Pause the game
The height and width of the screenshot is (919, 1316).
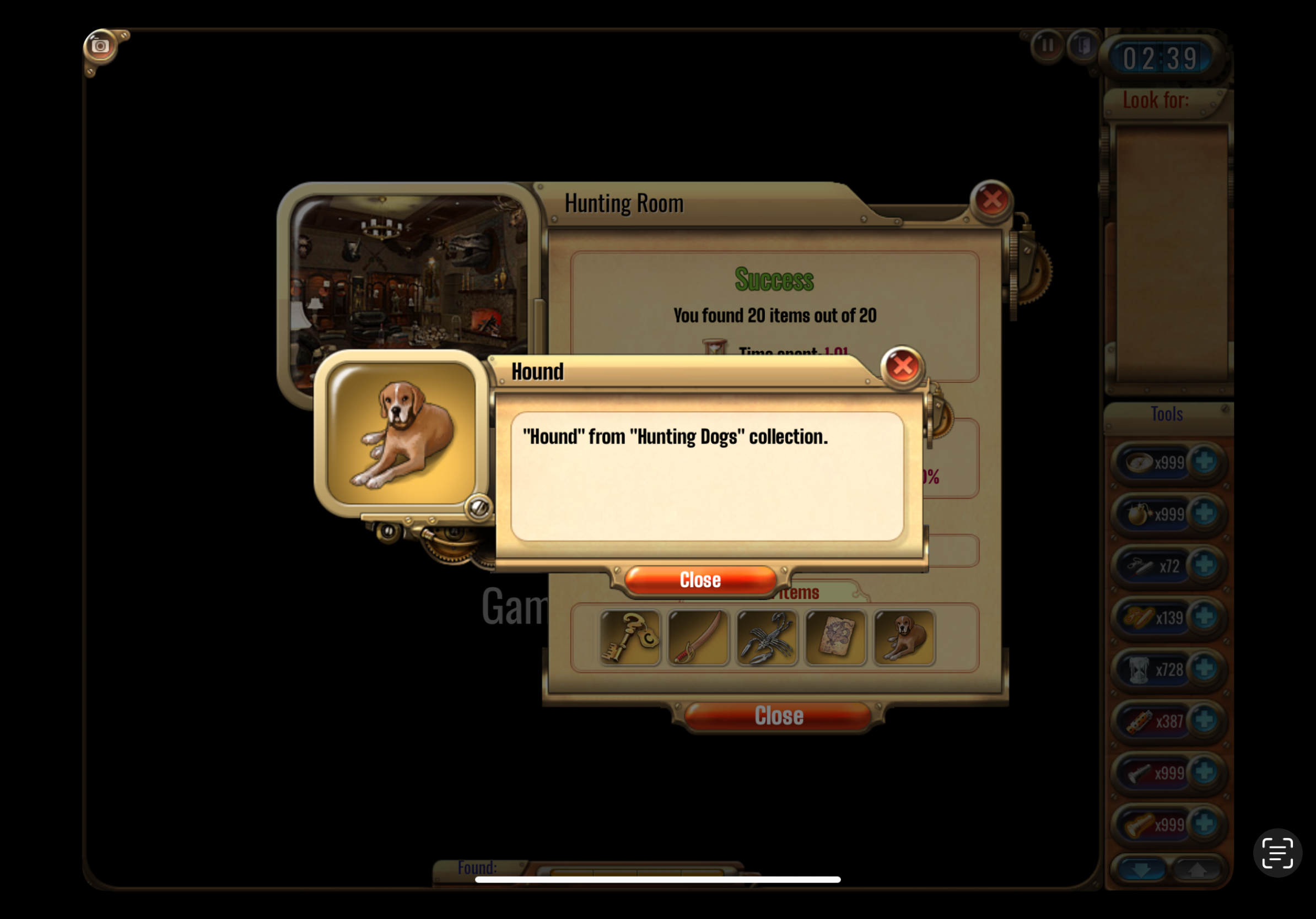point(1047,45)
